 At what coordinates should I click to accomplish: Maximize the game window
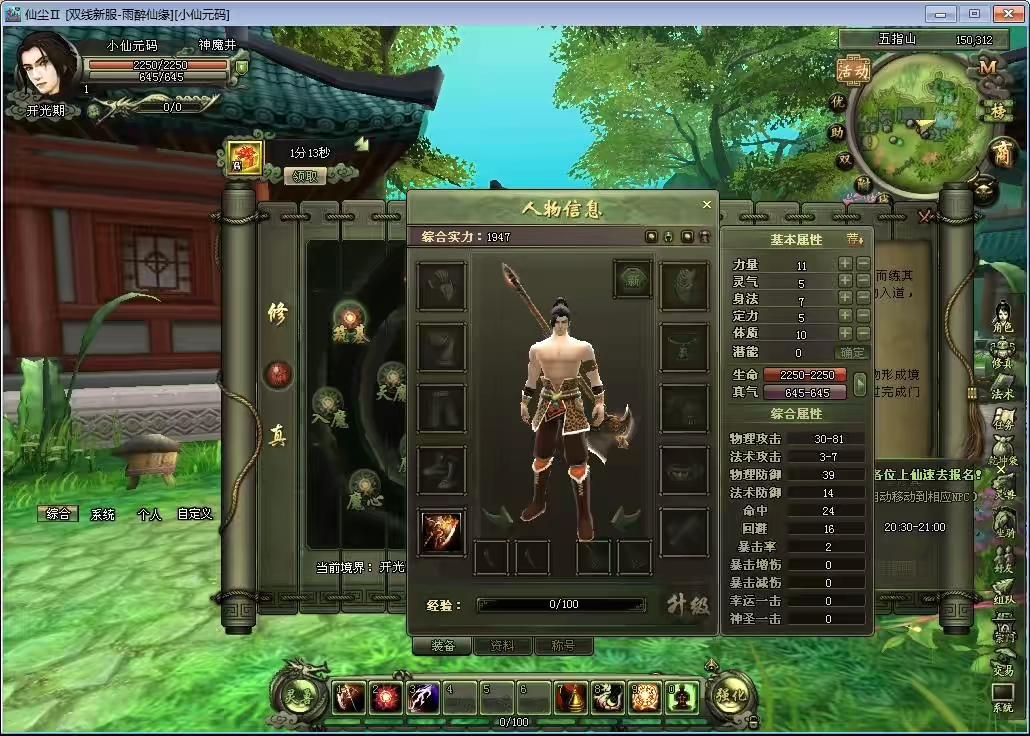(x=973, y=13)
